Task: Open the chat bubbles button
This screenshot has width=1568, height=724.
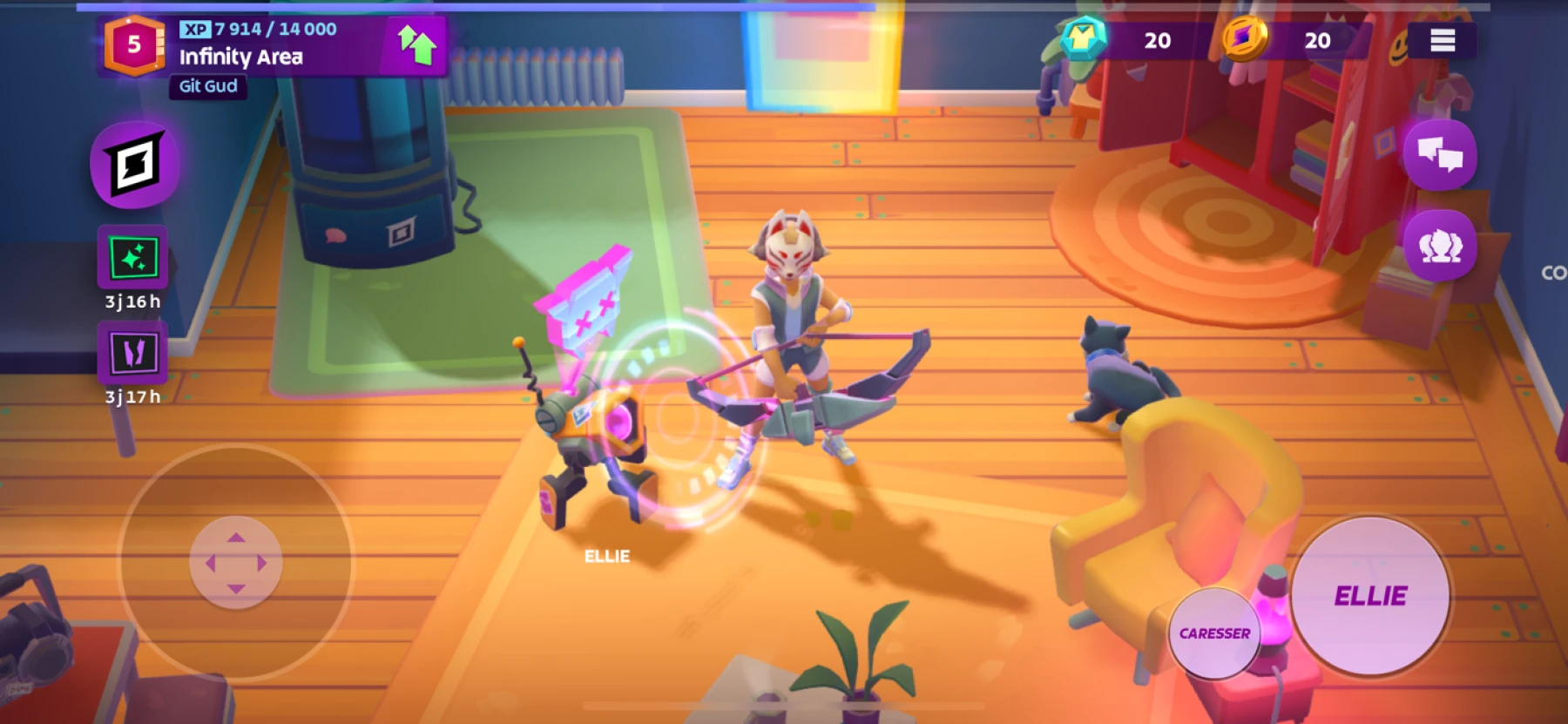Action: click(x=1439, y=156)
